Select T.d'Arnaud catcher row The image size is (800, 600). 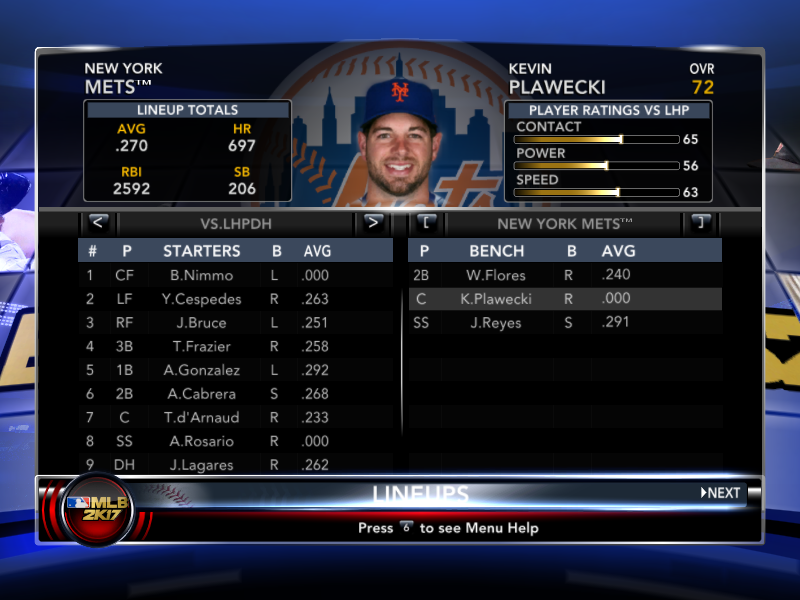[201, 418]
